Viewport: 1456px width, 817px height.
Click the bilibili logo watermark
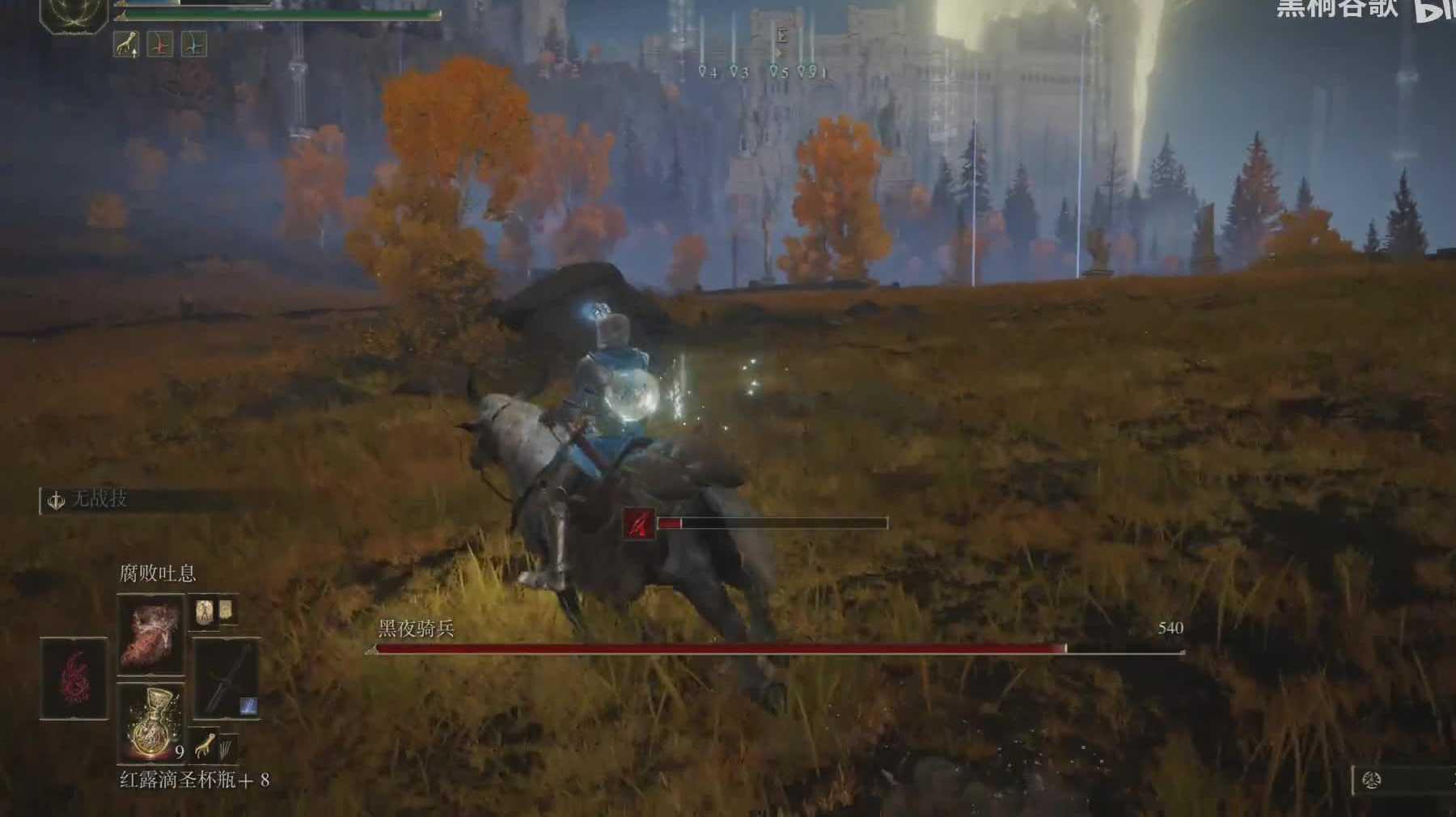tap(1434, 10)
